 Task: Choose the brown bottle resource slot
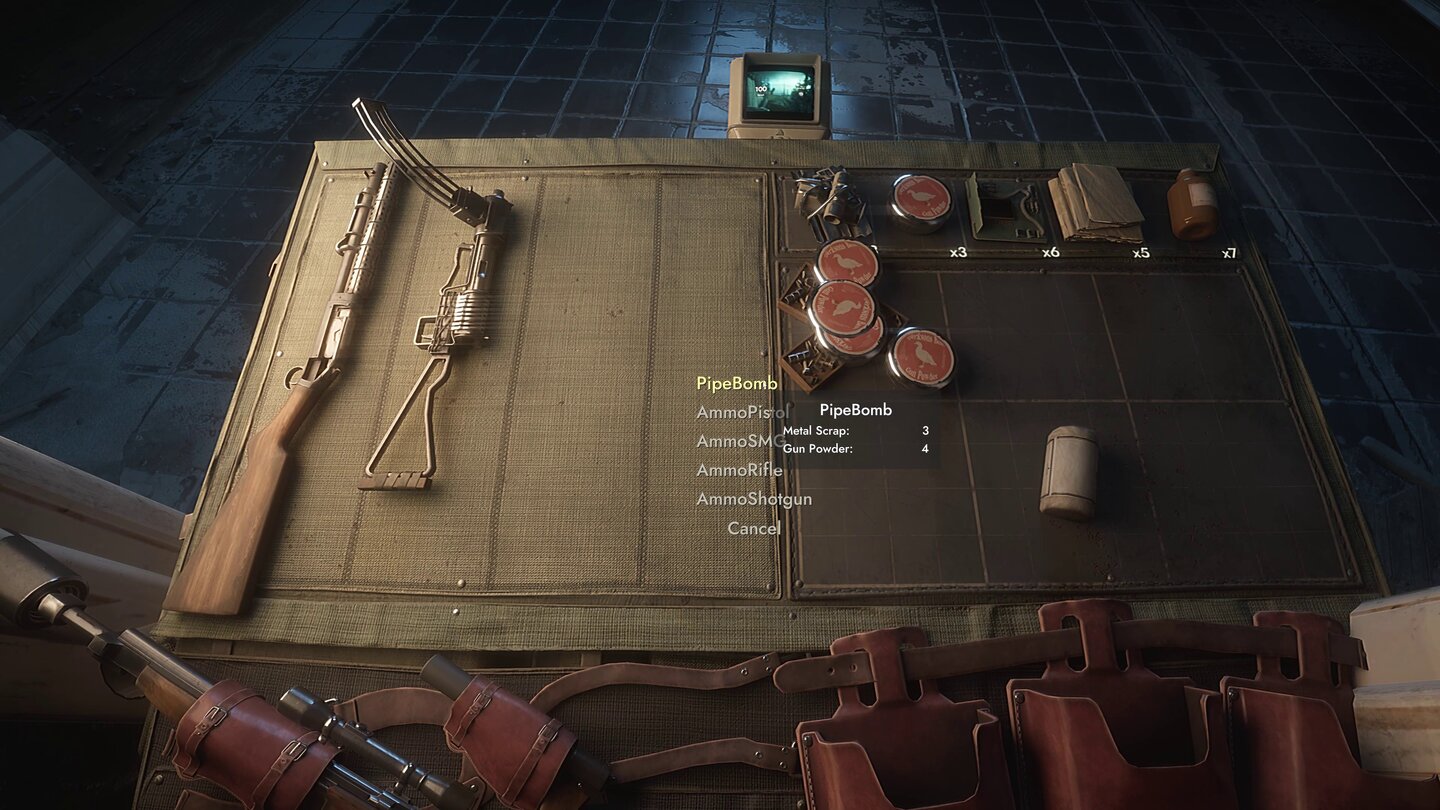pyautogui.click(x=1192, y=204)
